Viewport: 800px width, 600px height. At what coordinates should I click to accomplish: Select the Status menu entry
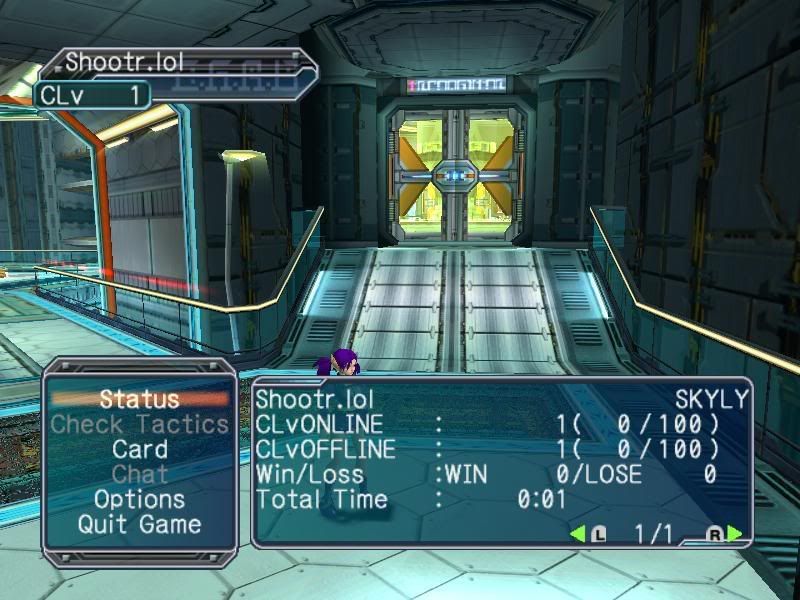point(139,399)
